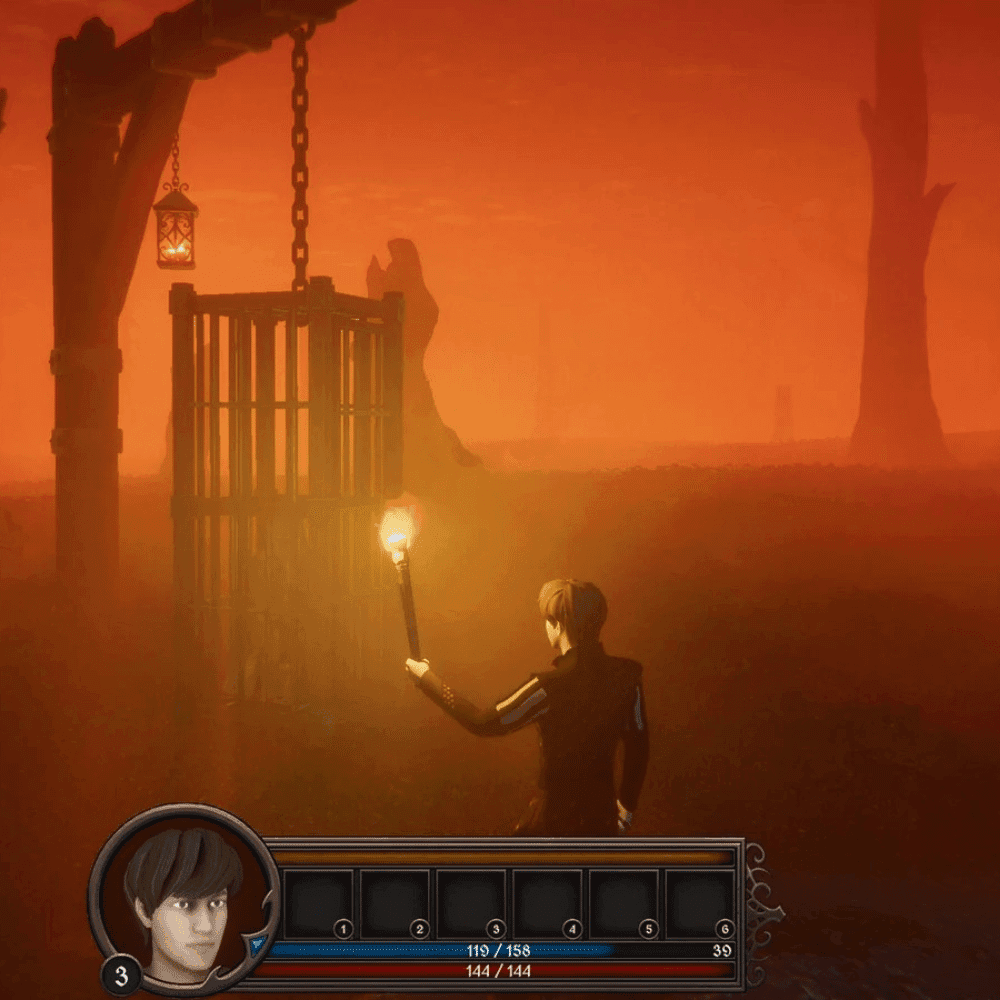
Task: Activate hotbar slot 3
Action: click(x=470, y=904)
